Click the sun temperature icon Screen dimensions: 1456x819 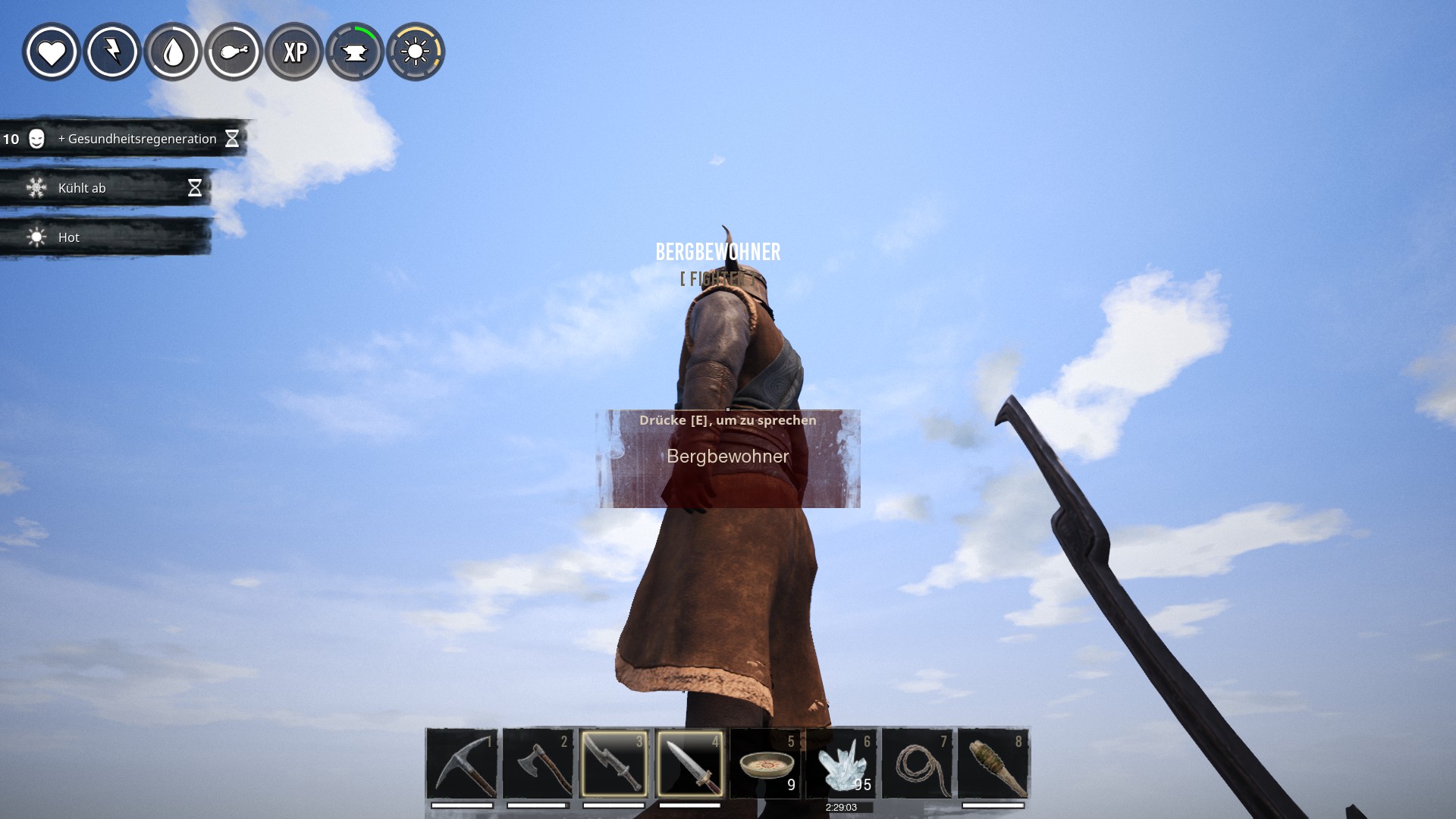(416, 52)
